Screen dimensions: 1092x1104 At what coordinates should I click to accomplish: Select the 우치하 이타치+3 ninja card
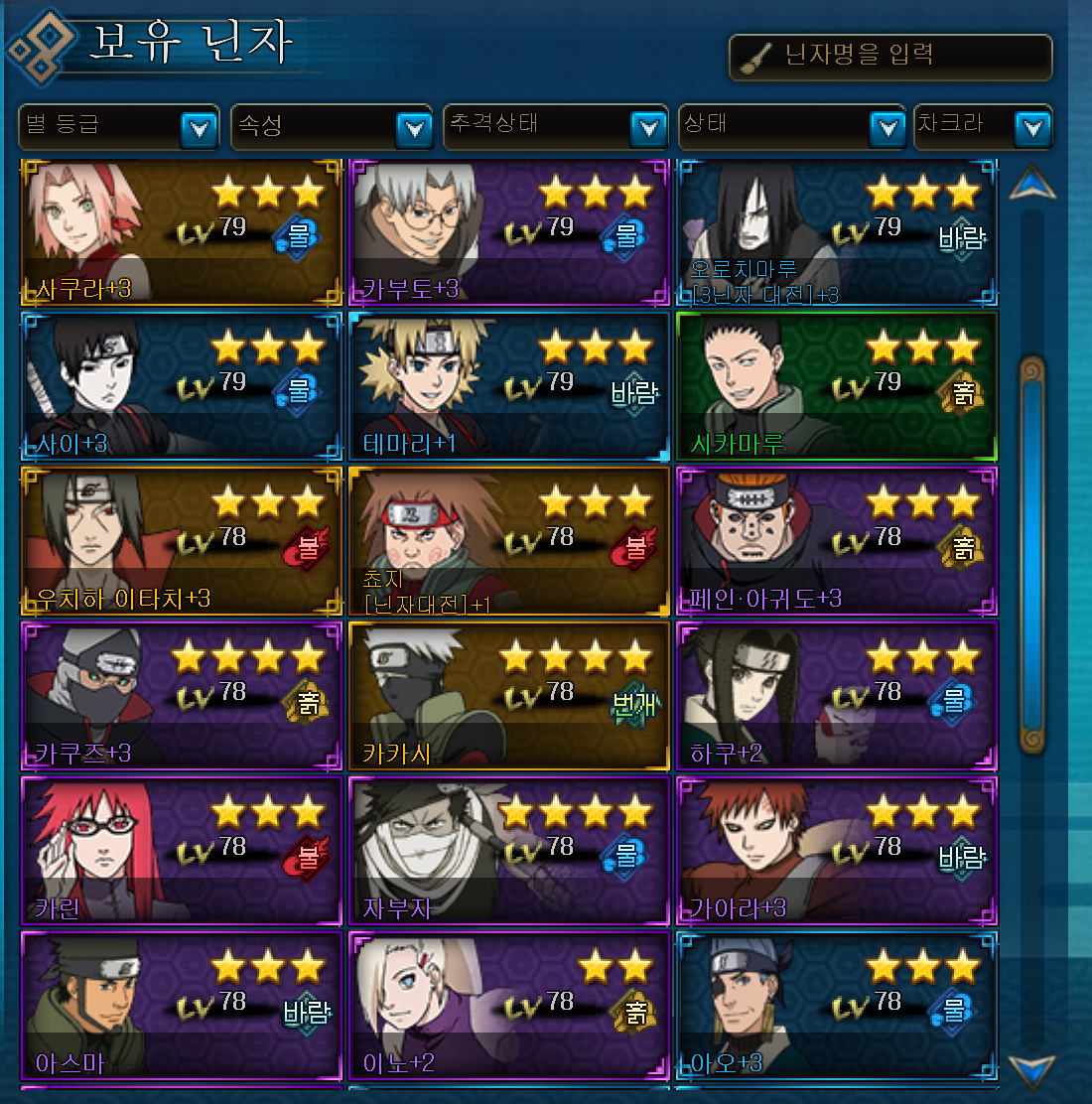182,542
